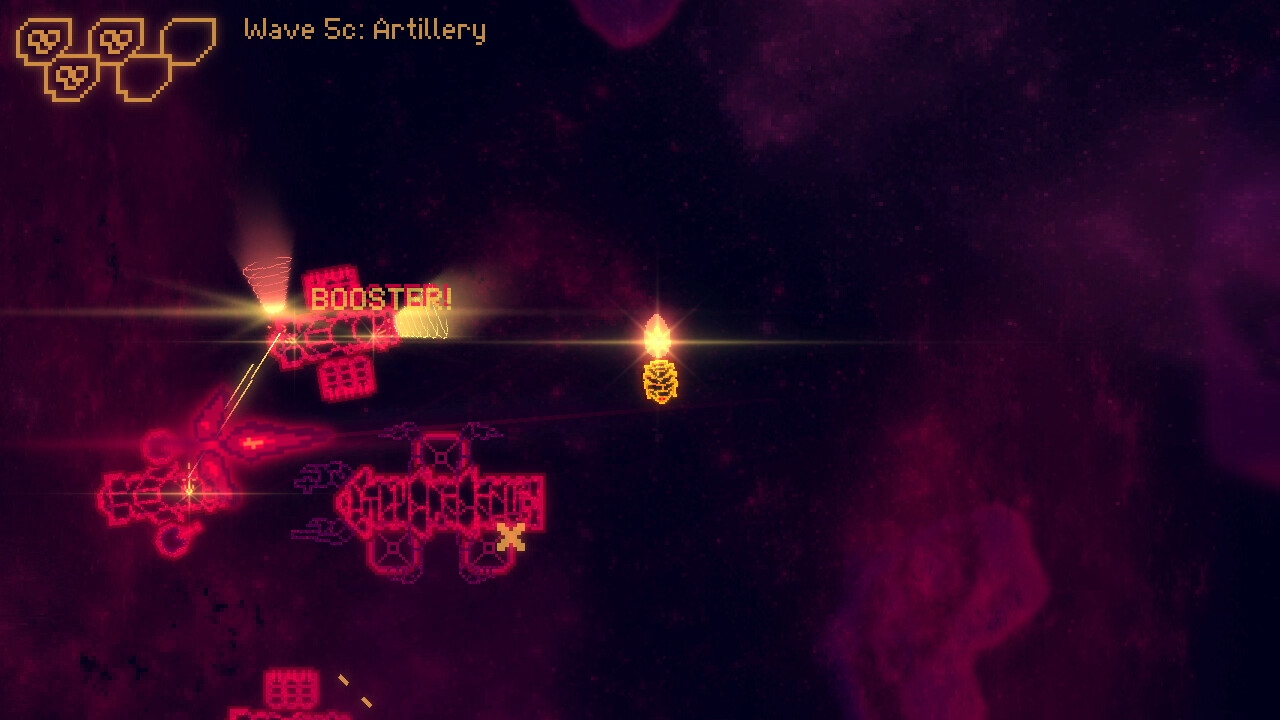The image size is (1280, 720).
Task: Click the BOOSTER! notification text
Action: 380,298
